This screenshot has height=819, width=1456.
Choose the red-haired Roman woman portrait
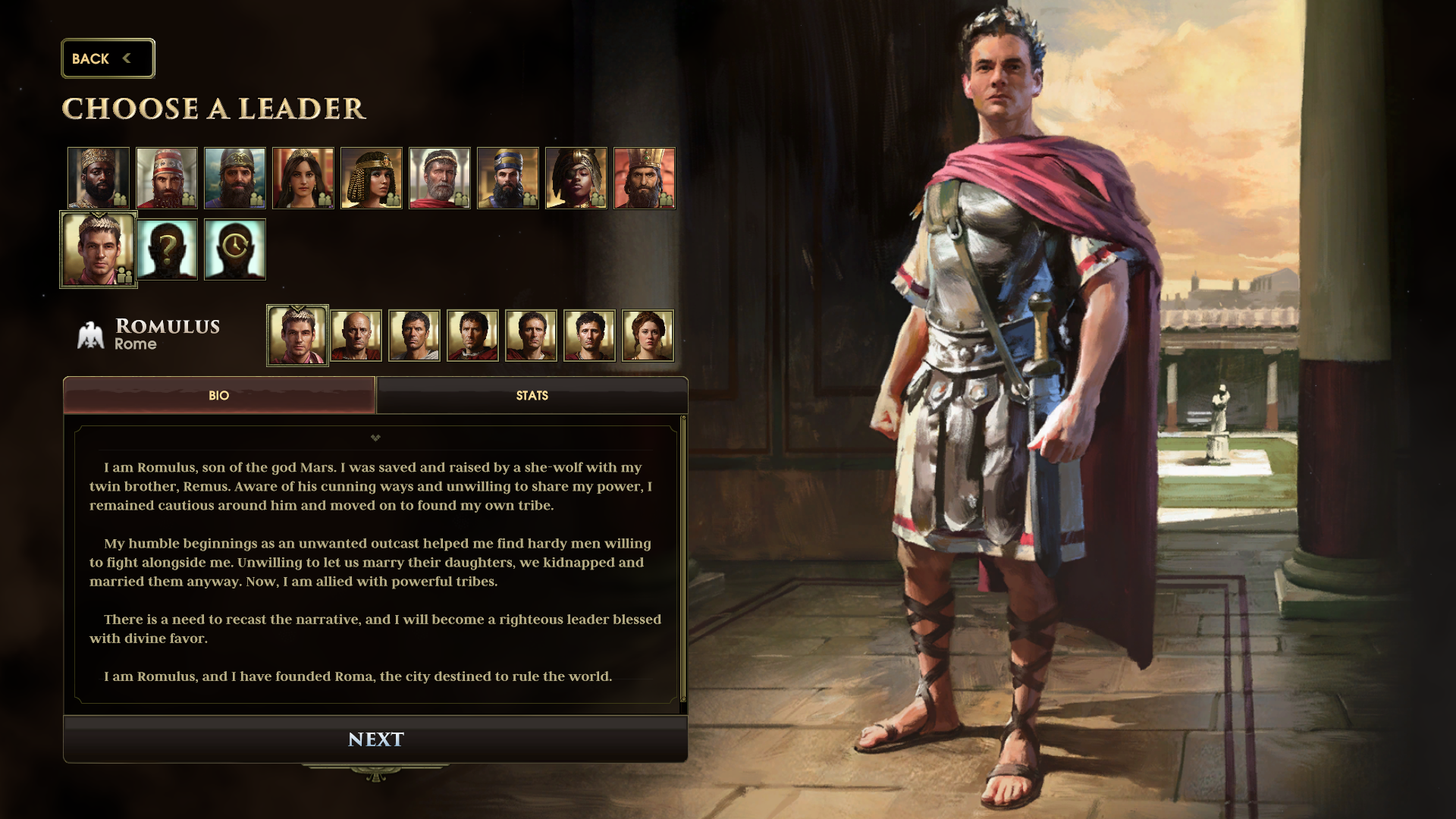tap(648, 335)
